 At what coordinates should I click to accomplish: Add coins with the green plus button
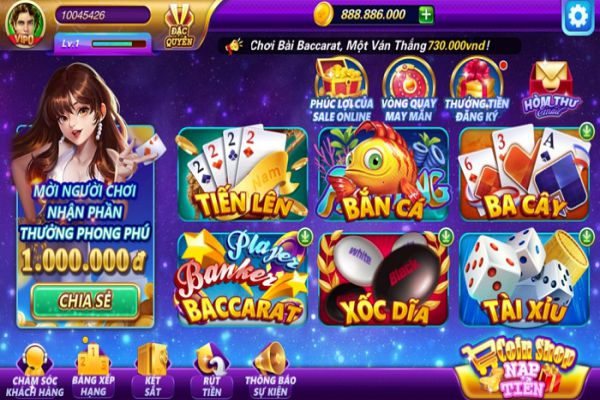427,14
